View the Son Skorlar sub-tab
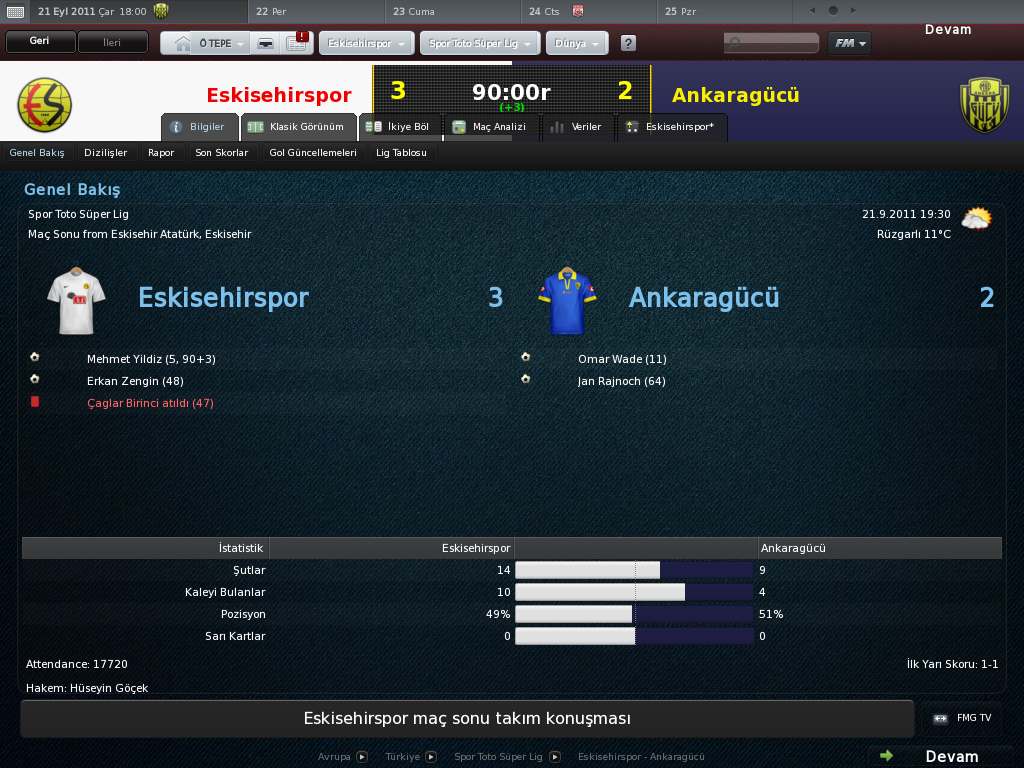 (221, 153)
